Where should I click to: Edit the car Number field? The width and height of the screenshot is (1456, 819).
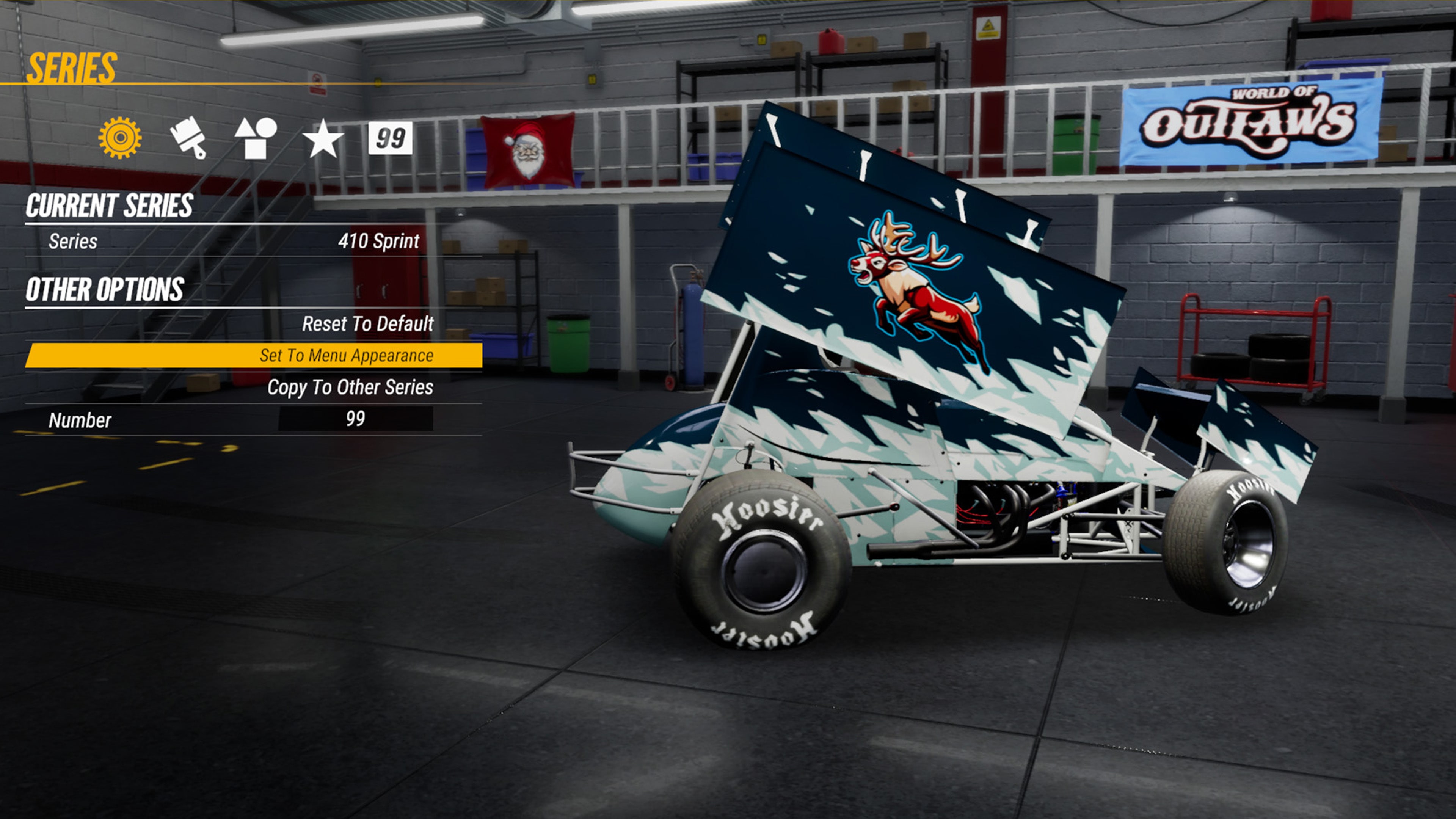point(356,419)
